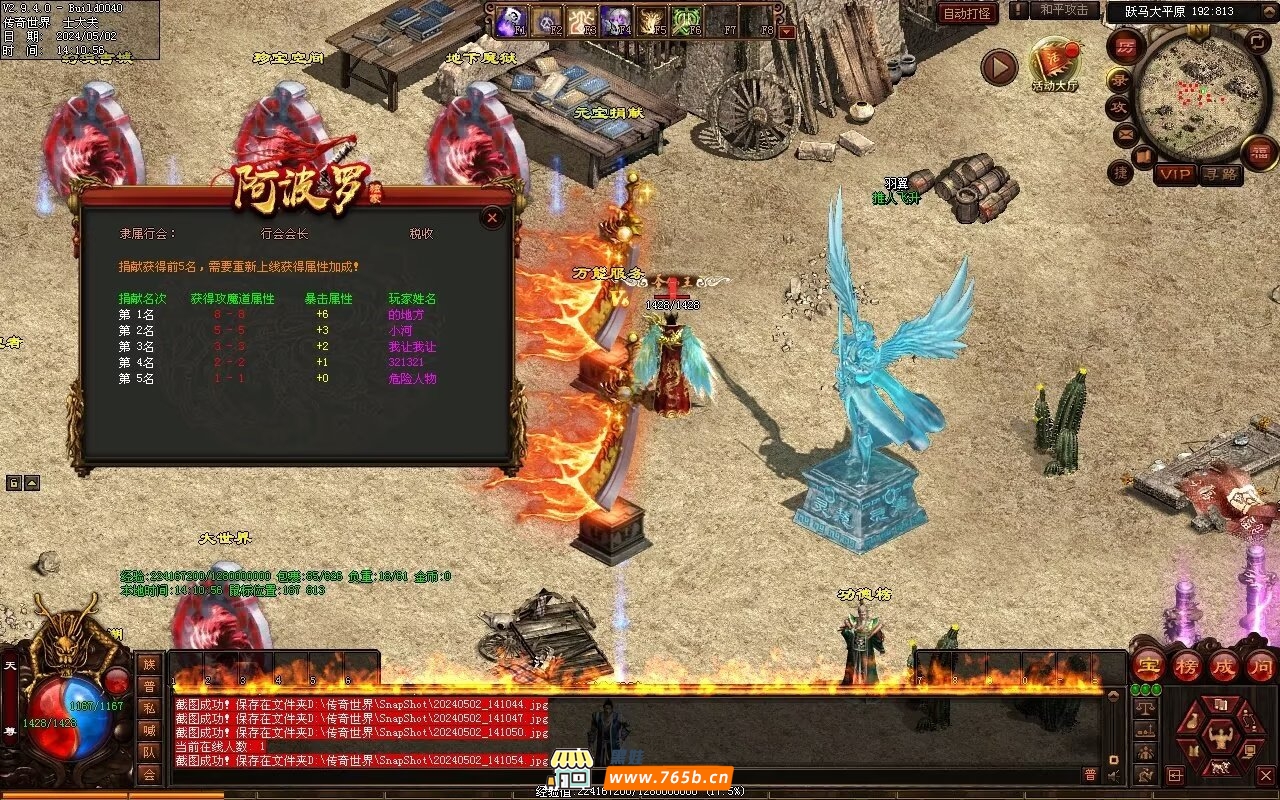The height and width of the screenshot is (800, 1280).
Task: Click the X button at bottom-right menu
Action: pos(1264,775)
